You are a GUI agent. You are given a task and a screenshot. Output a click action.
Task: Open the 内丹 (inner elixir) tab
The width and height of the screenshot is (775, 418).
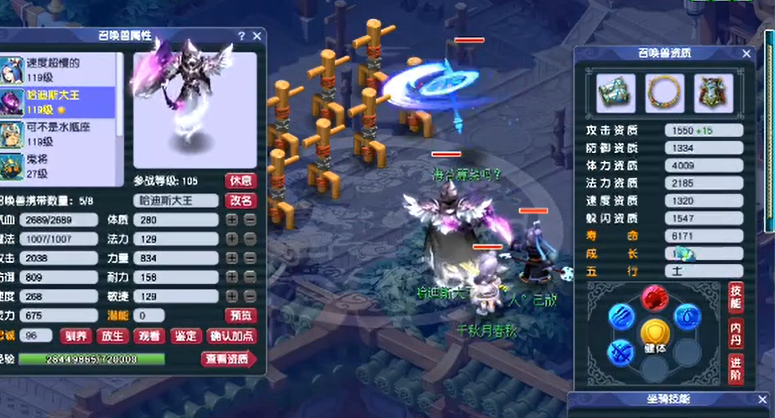(736, 328)
